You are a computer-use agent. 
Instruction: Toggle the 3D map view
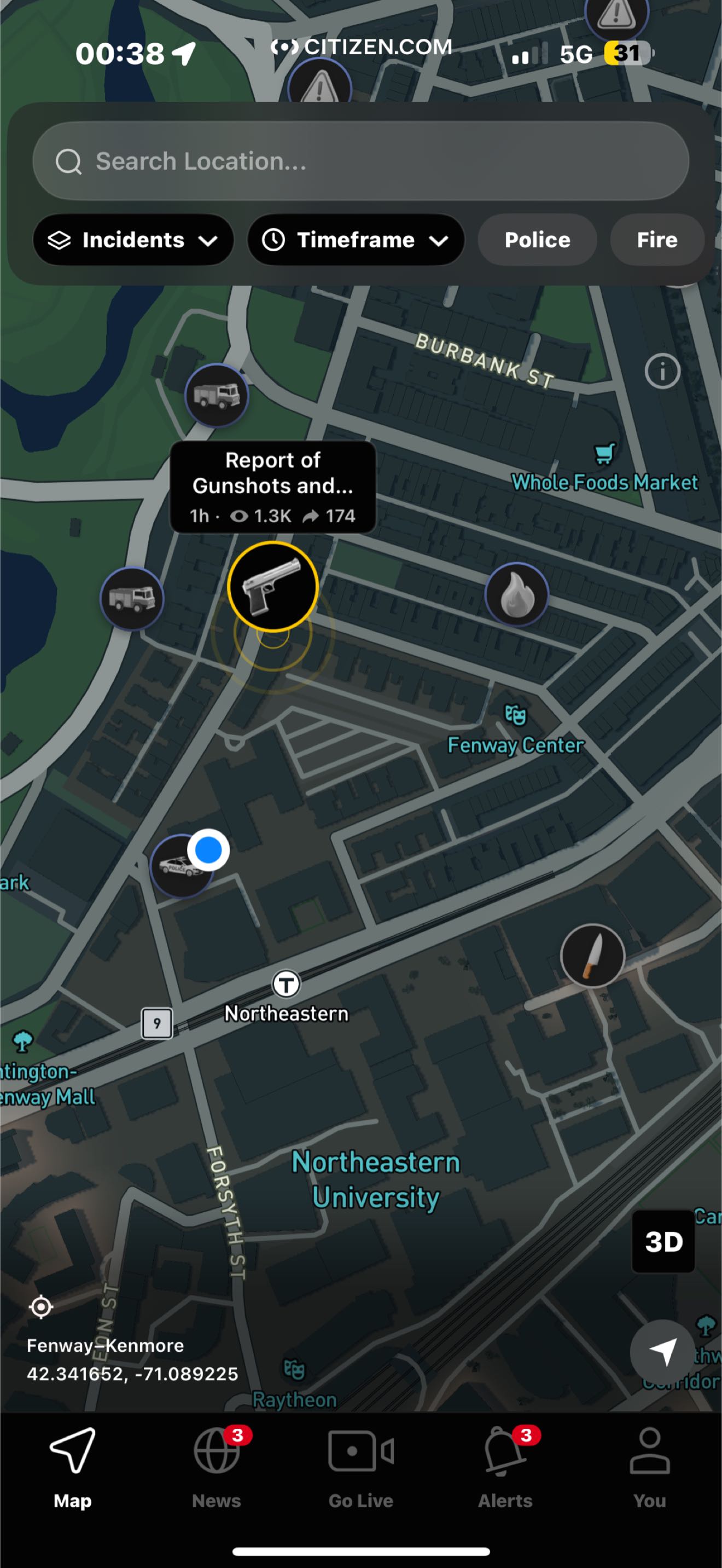(x=663, y=1241)
